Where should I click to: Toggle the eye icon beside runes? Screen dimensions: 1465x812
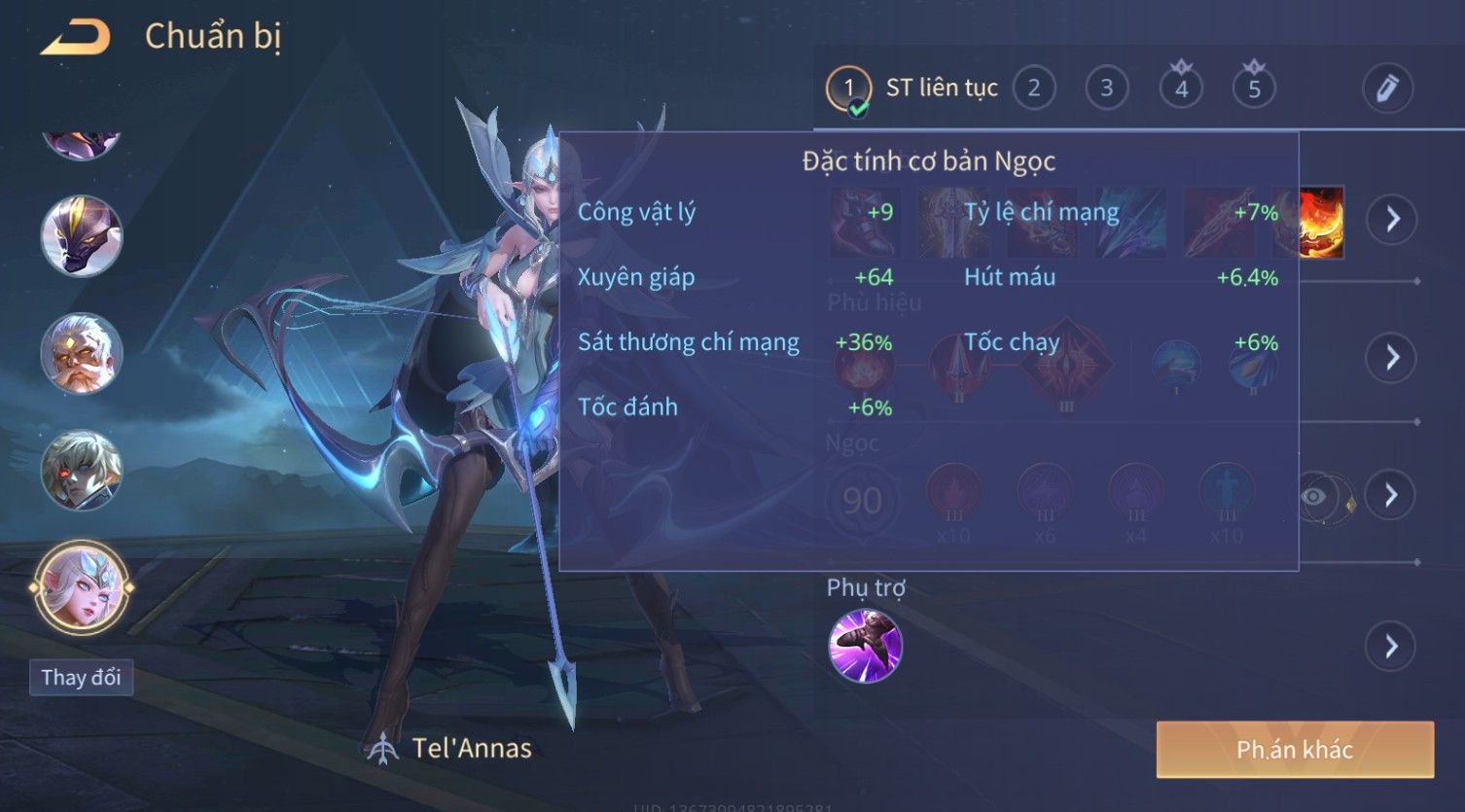1314,497
